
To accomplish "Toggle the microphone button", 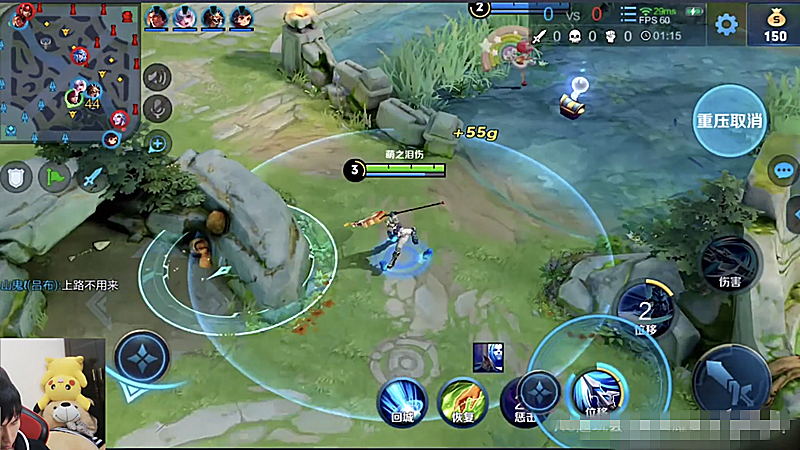I will (157, 108).
